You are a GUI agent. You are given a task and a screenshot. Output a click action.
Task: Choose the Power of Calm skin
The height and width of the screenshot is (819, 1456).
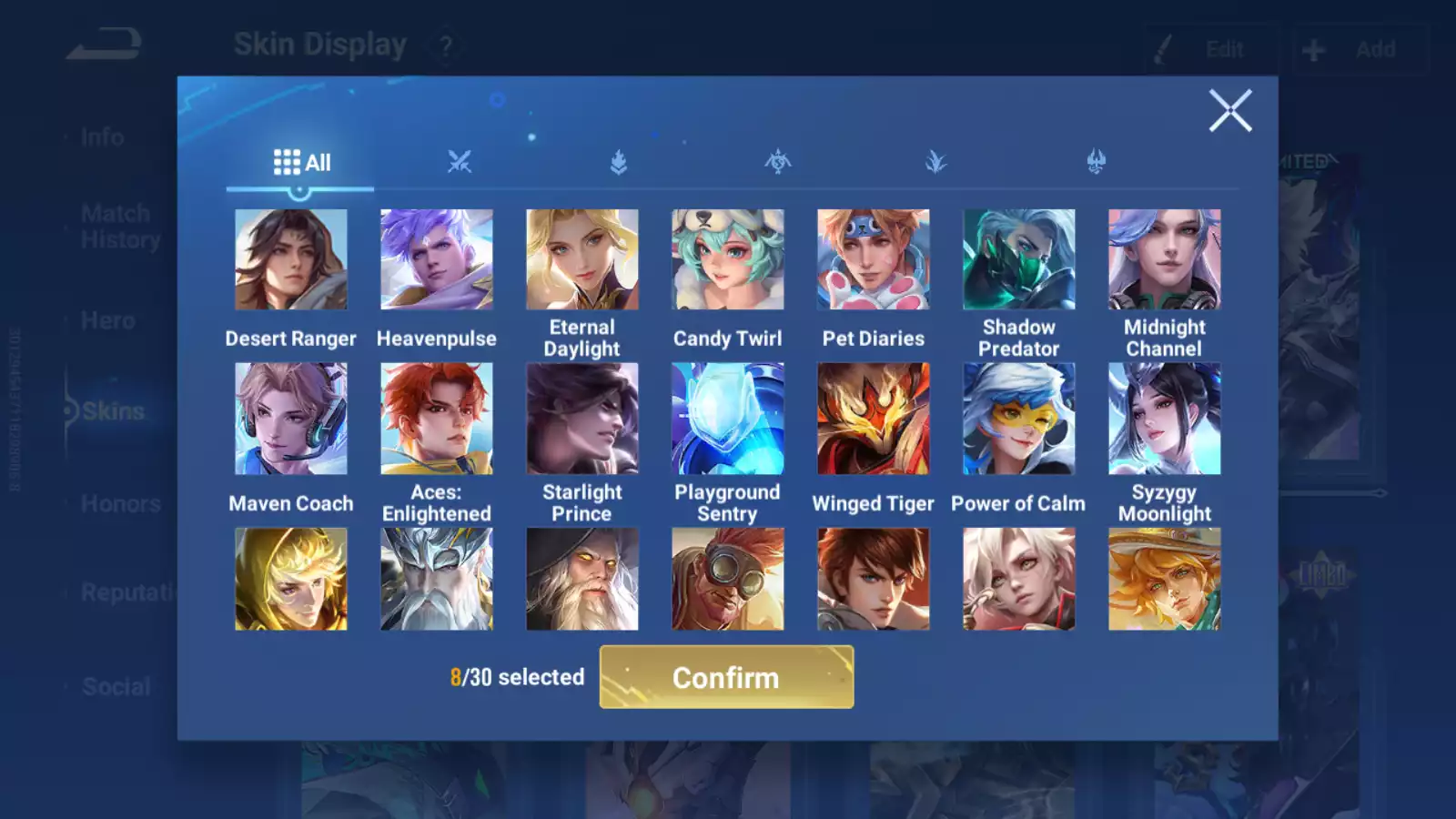(1019, 419)
